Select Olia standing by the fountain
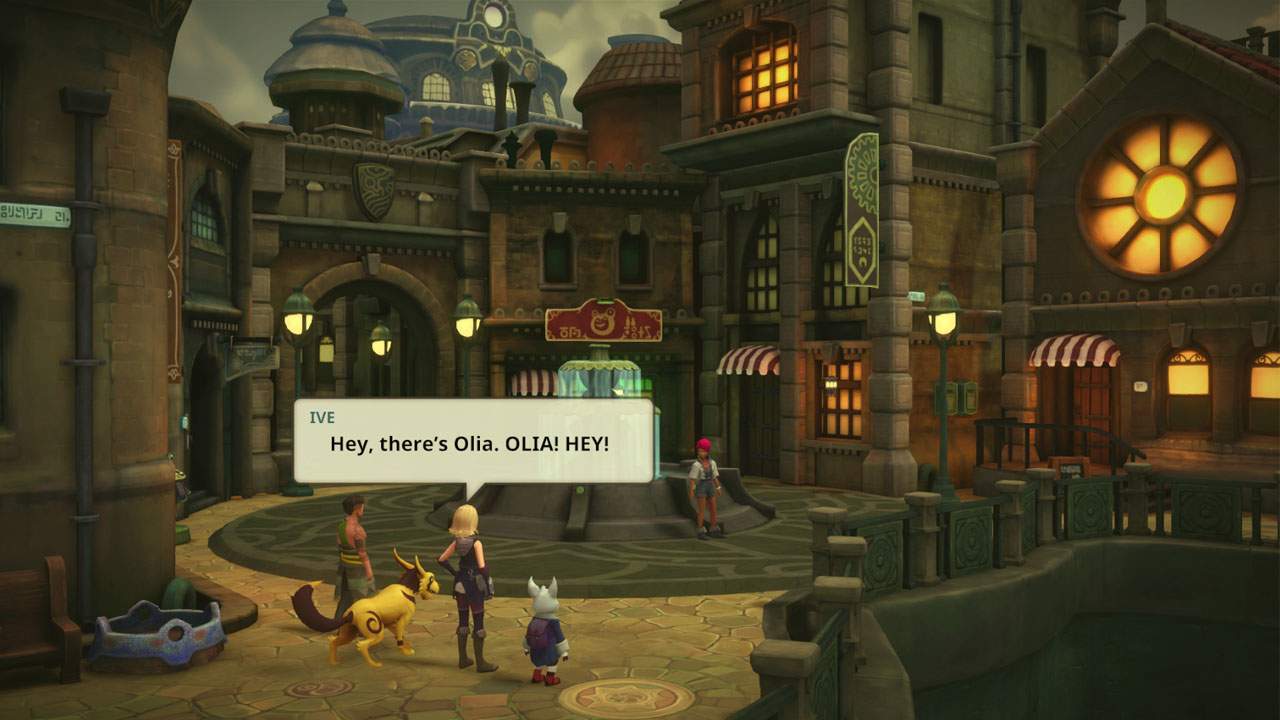Image resolution: width=1280 pixels, height=720 pixels. pyautogui.click(x=703, y=480)
